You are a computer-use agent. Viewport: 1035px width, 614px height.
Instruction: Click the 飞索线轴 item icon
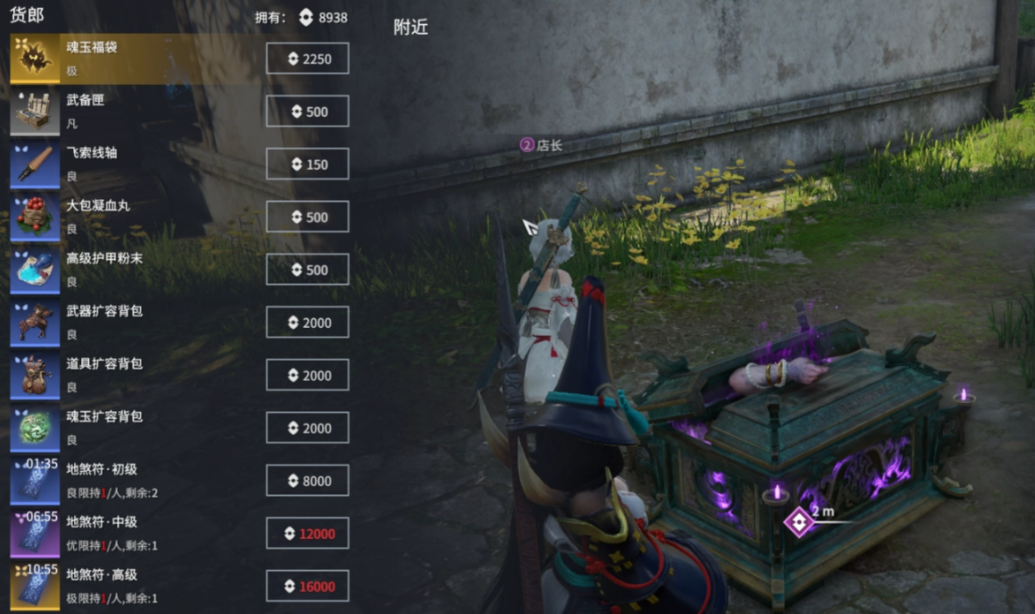tap(35, 164)
